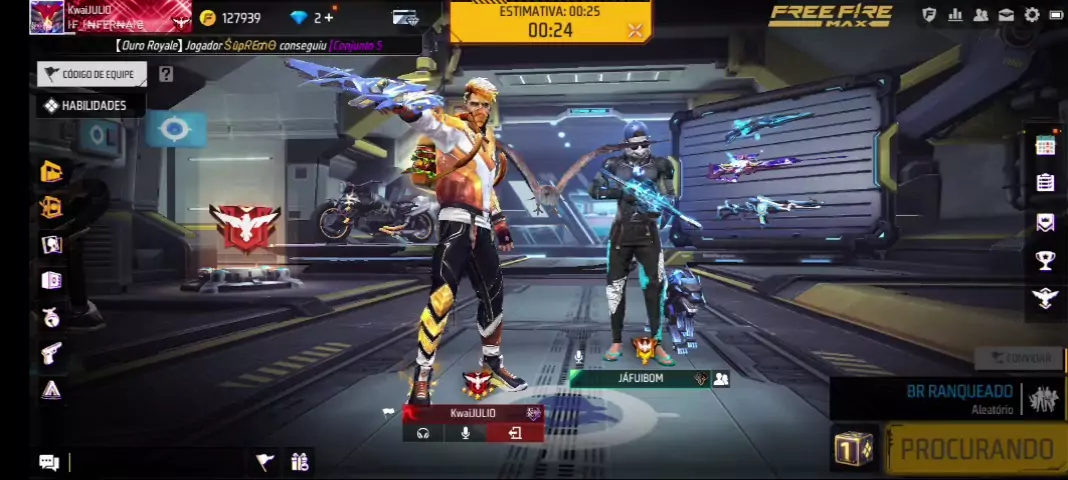Open the calendar events icon

(1045, 145)
